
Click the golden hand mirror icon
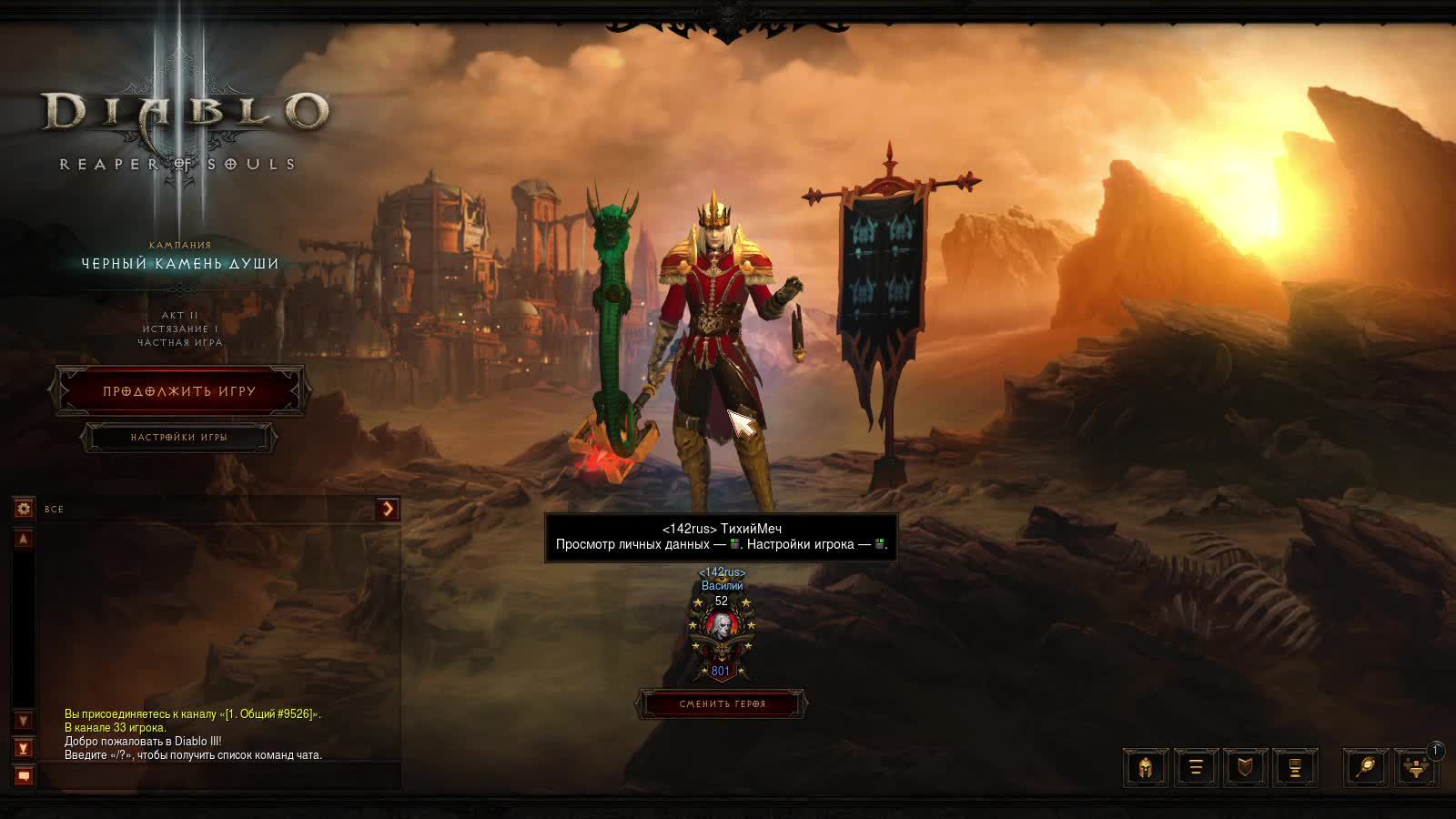pos(1366,768)
